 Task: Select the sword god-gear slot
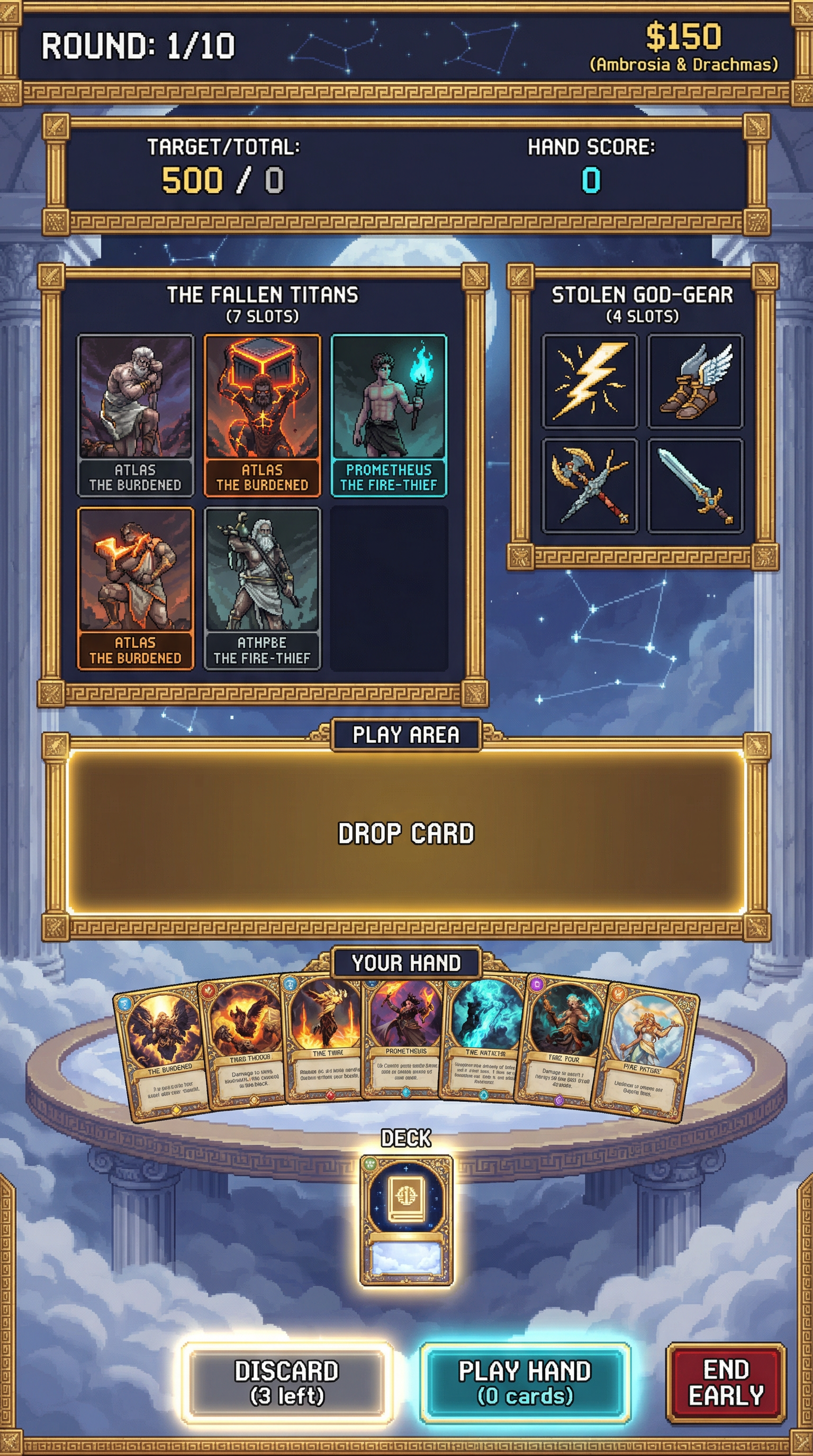click(695, 486)
